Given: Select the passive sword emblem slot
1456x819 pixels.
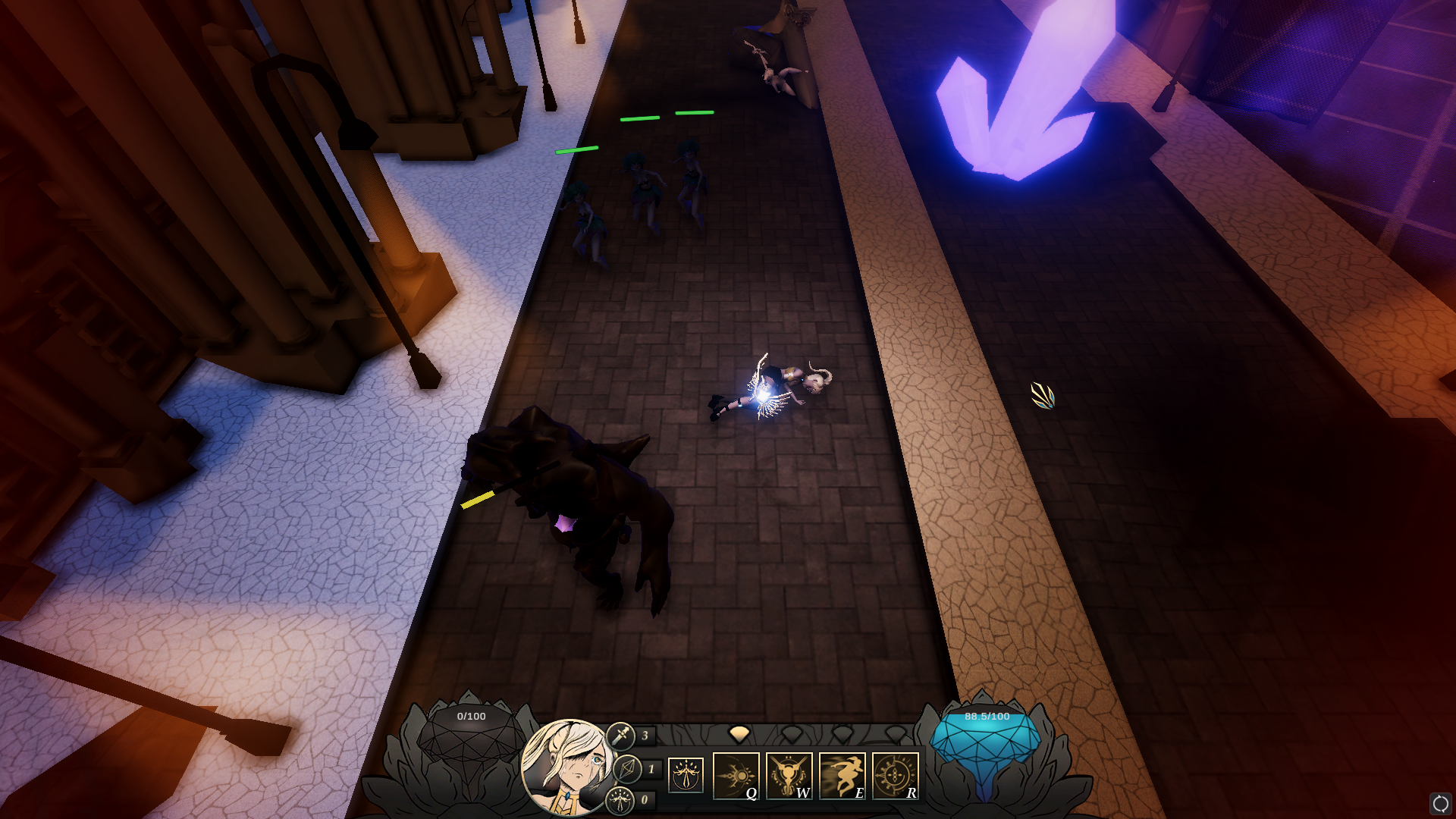Looking at the screenshot, I should coord(686,775).
